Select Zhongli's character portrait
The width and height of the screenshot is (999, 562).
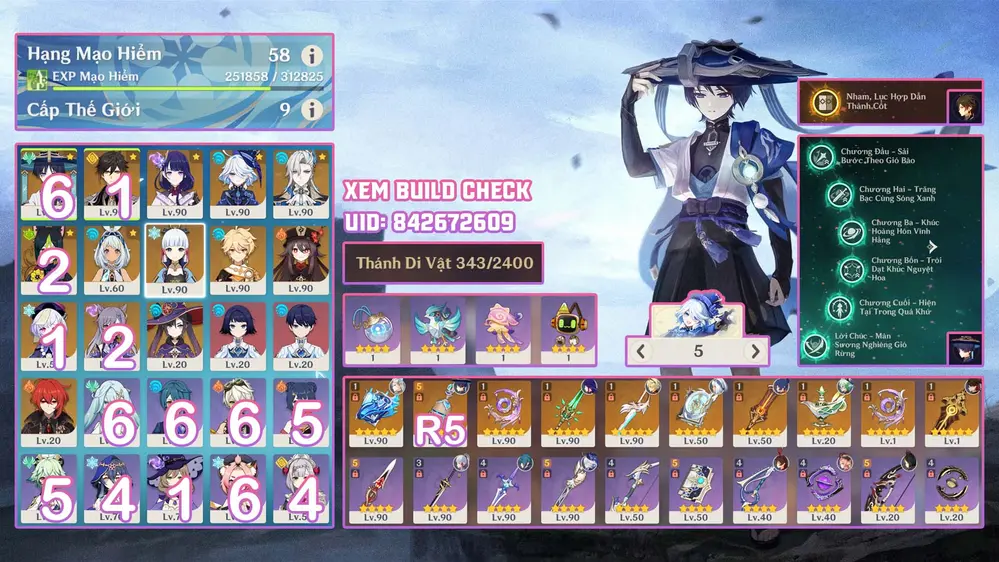click(x=113, y=183)
